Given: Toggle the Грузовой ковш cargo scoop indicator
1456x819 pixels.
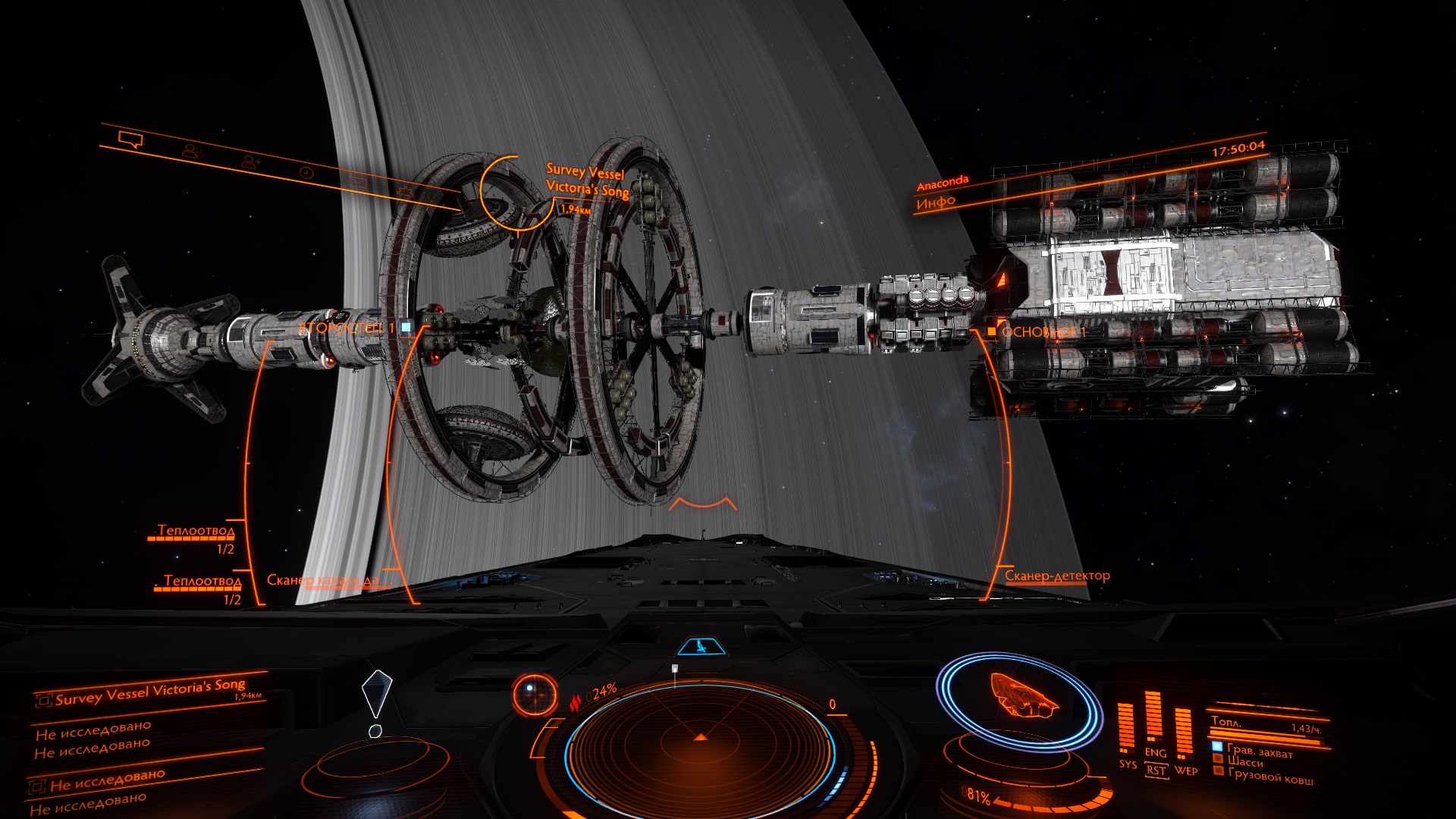Looking at the screenshot, I should (1219, 771).
